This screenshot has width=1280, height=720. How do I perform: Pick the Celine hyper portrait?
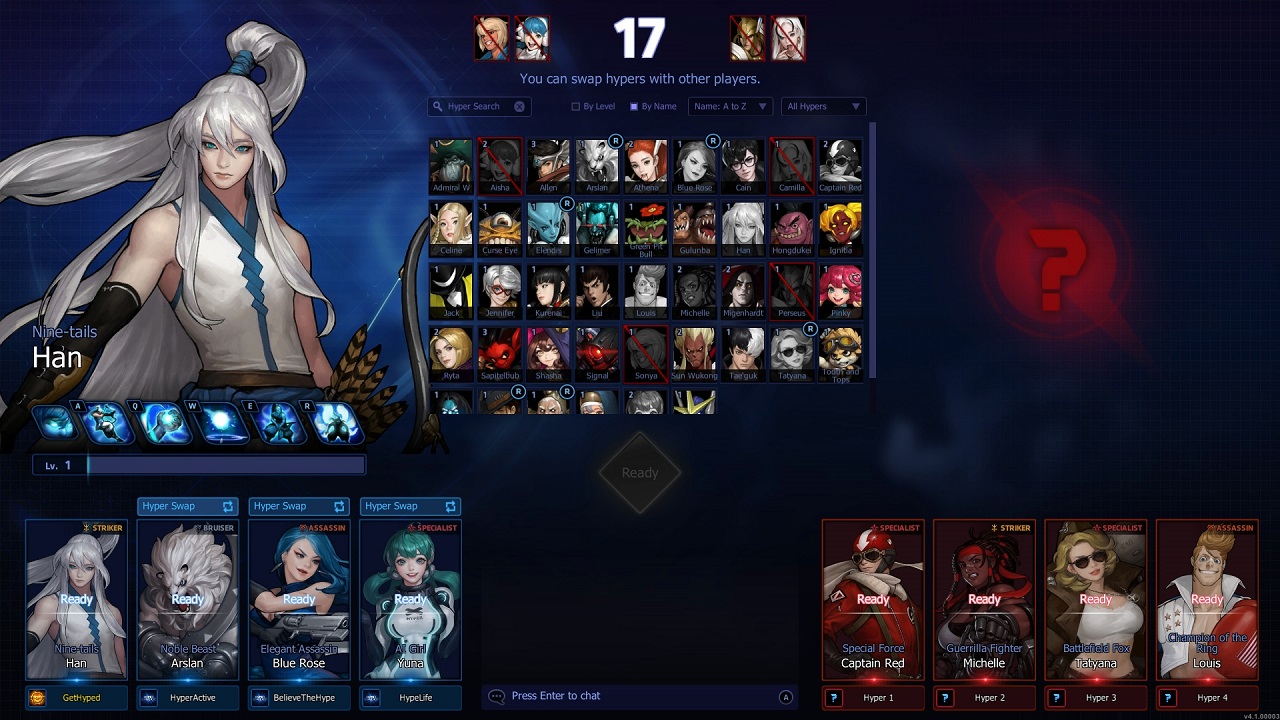pyautogui.click(x=451, y=228)
